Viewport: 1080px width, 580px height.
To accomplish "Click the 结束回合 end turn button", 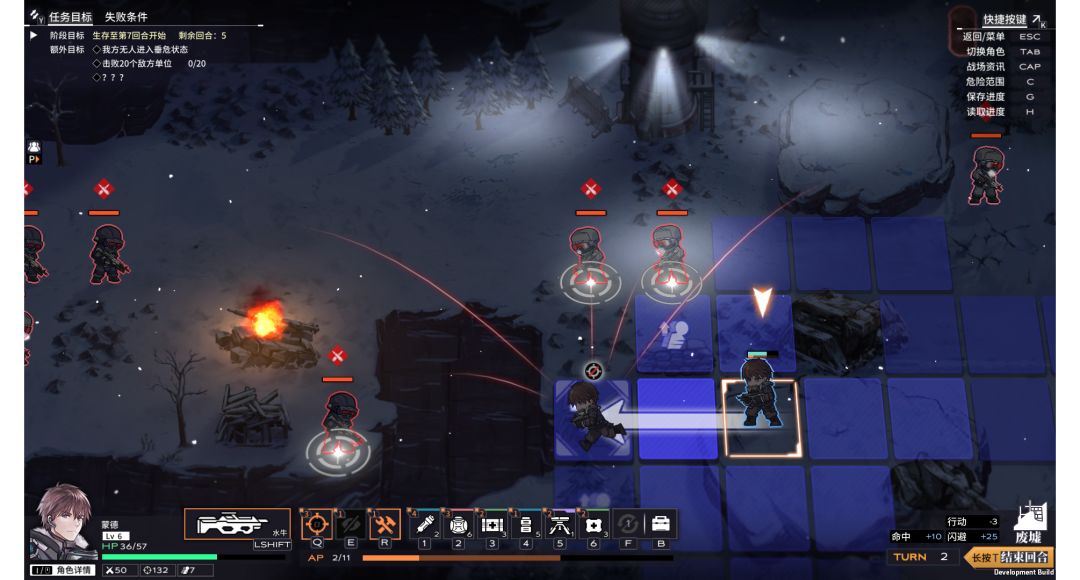I will [1023, 557].
